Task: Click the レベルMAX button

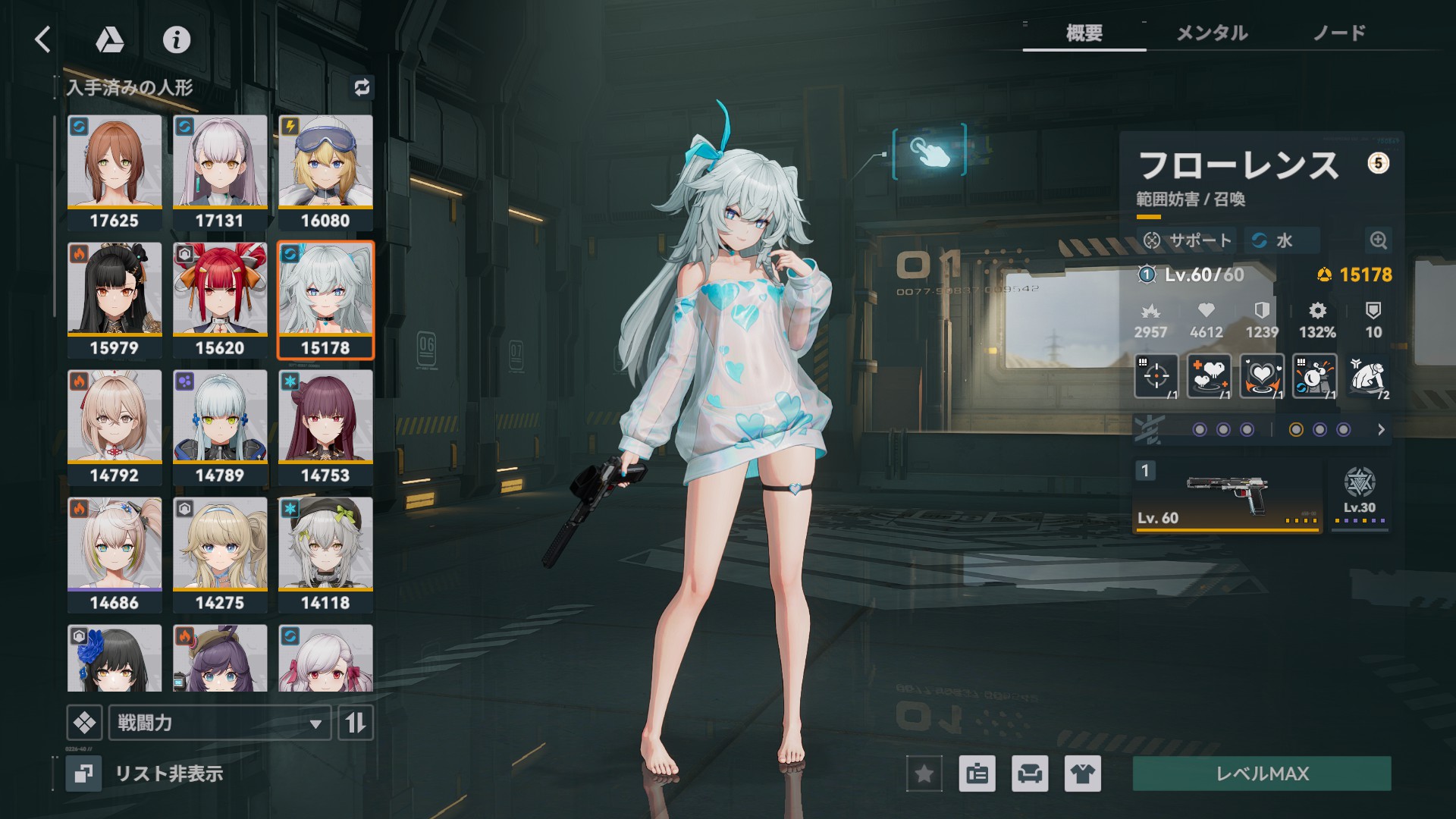Action: tap(1262, 773)
